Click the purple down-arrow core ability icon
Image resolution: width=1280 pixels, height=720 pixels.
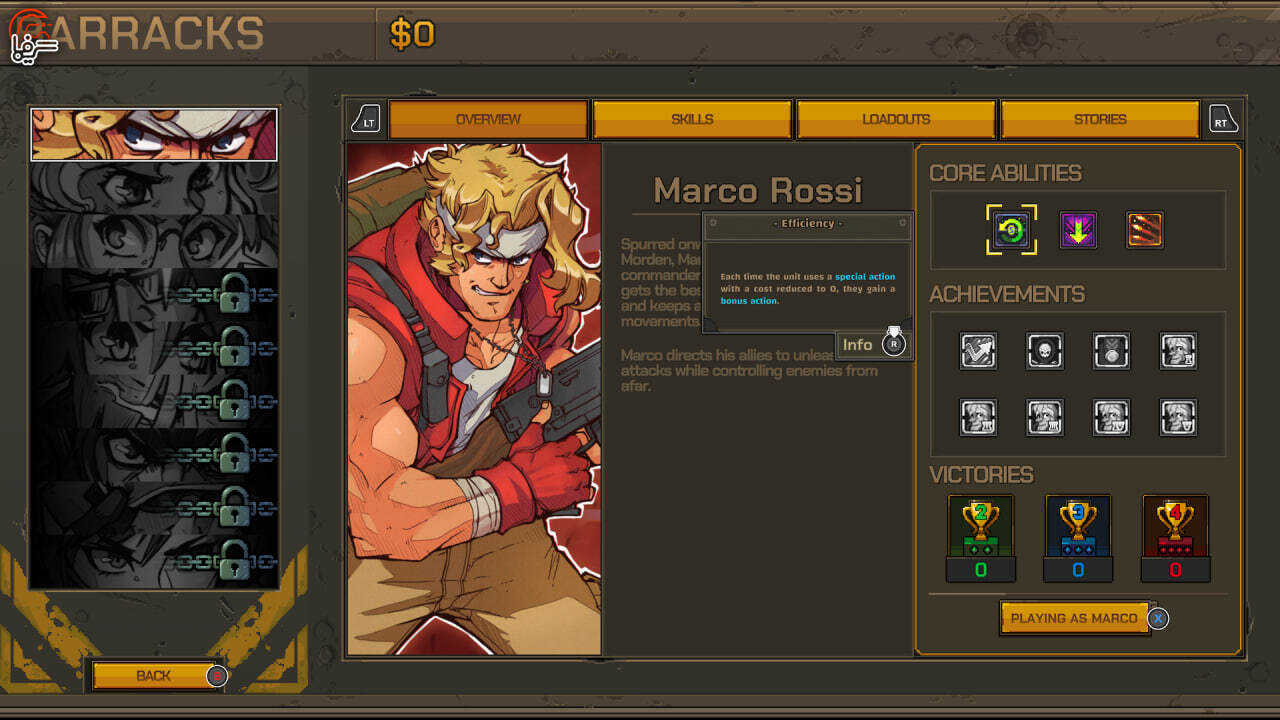[1077, 230]
